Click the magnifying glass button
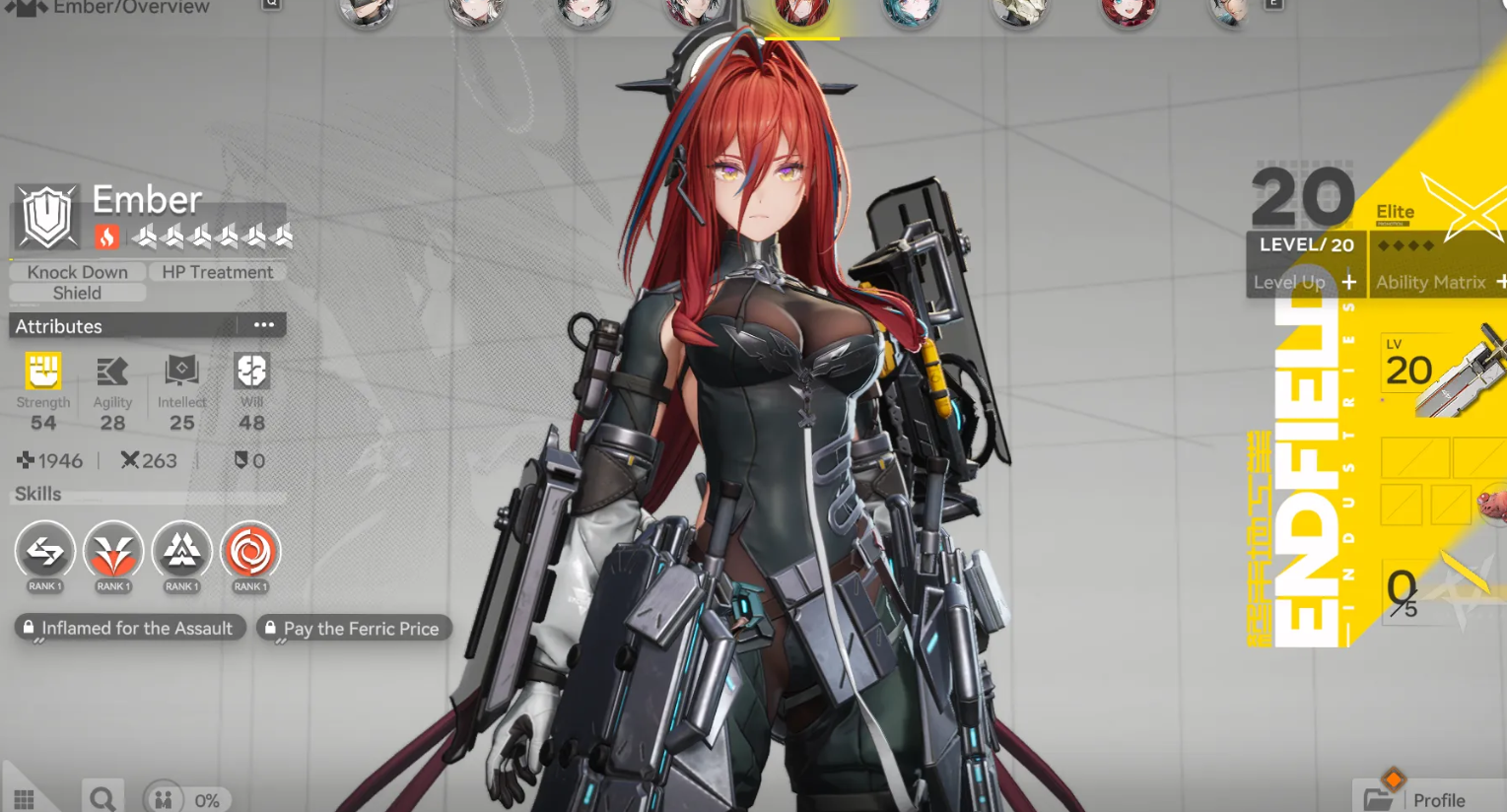This screenshot has width=1507, height=812. click(102, 798)
